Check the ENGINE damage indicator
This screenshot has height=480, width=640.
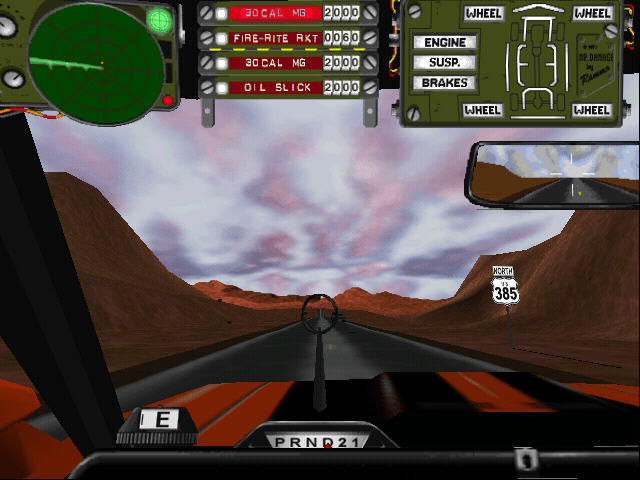pos(445,43)
